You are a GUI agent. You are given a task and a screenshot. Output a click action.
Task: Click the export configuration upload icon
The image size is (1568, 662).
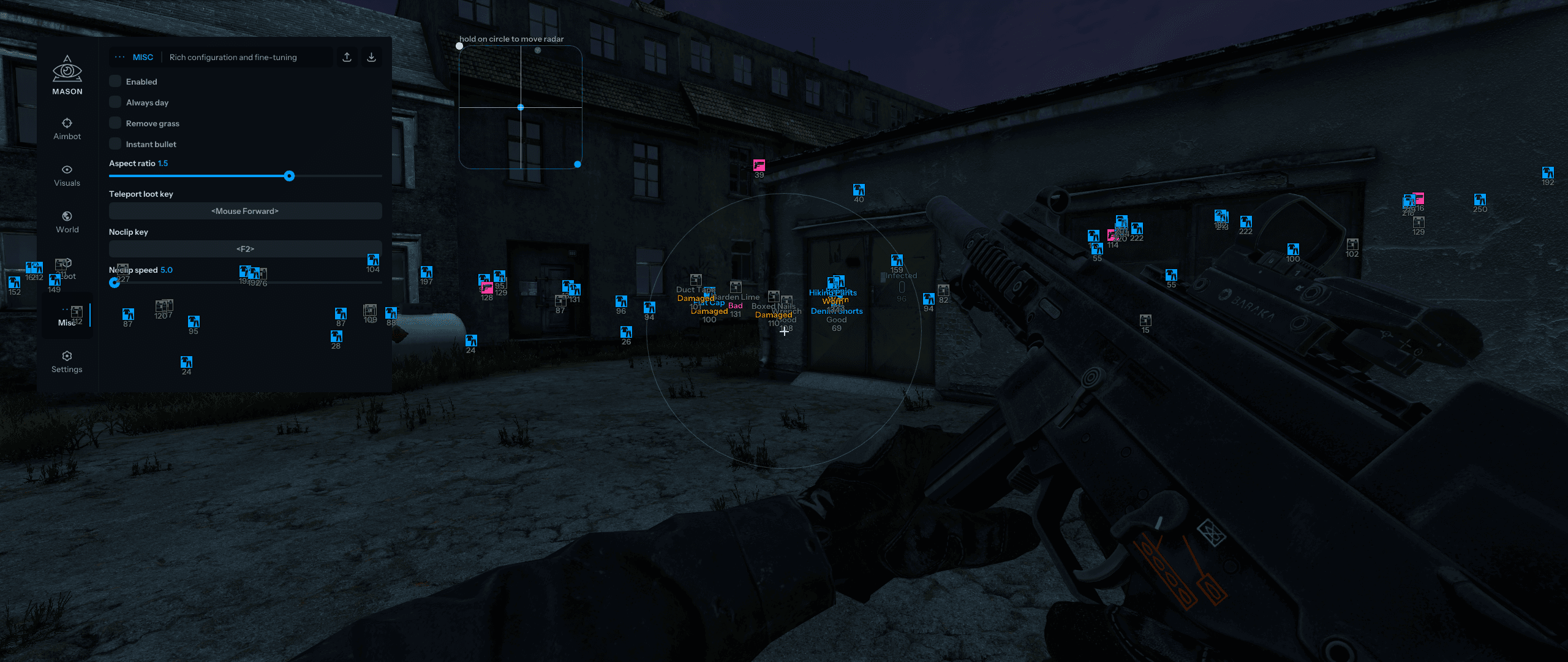click(x=347, y=56)
